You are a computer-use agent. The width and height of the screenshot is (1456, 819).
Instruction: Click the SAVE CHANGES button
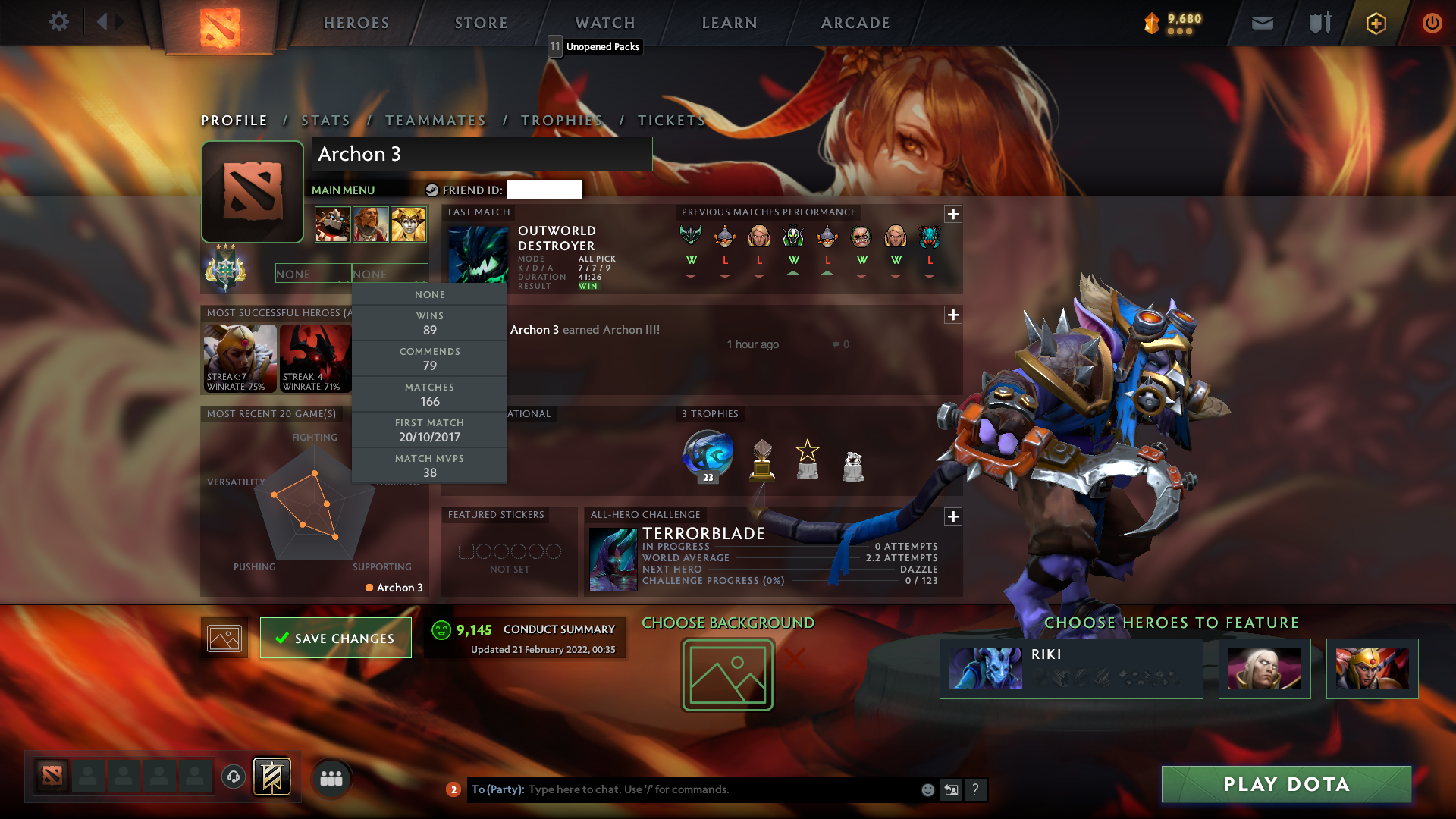click(335, 638)
